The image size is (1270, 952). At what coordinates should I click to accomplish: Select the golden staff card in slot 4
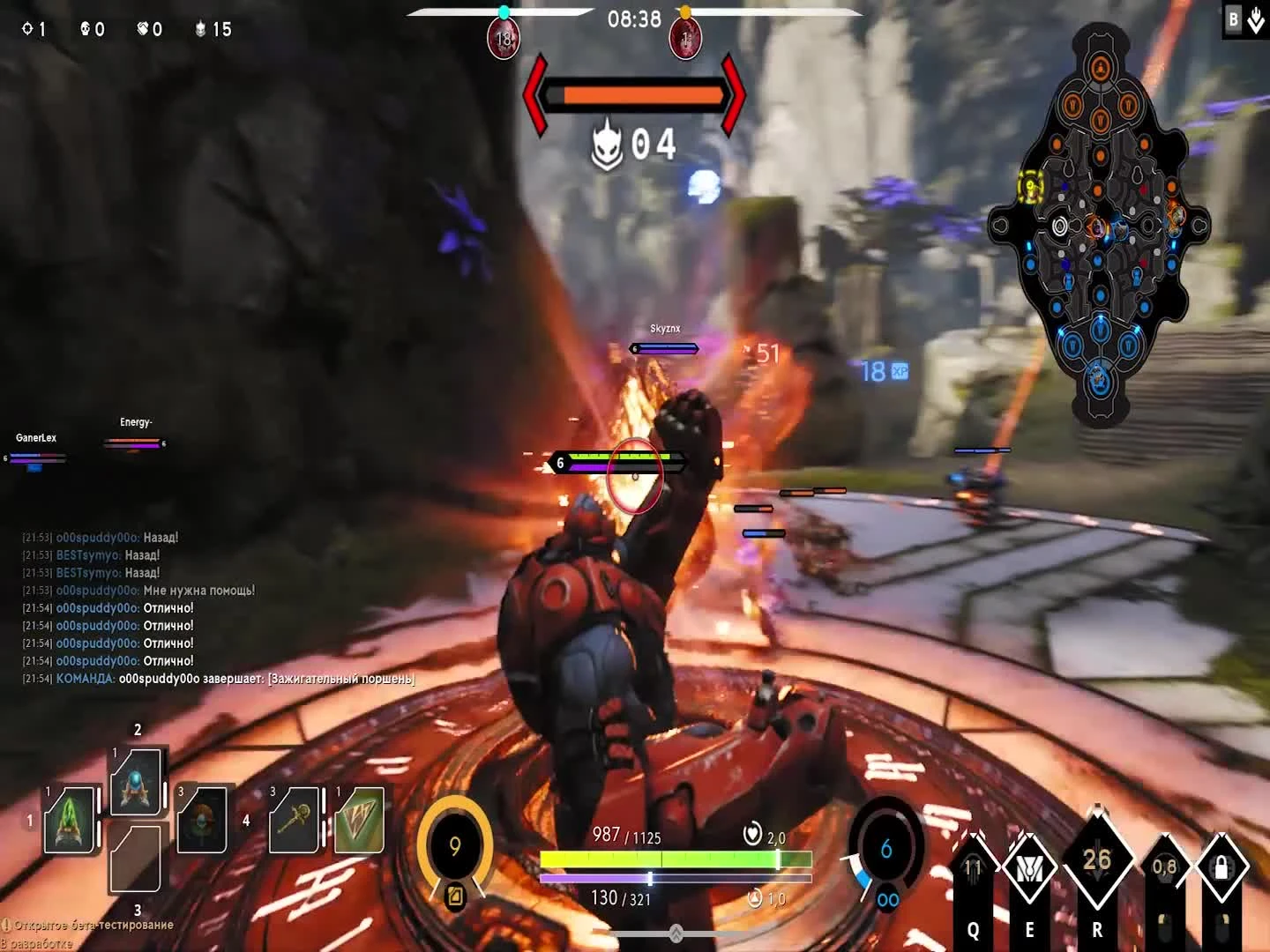point(295,821)
